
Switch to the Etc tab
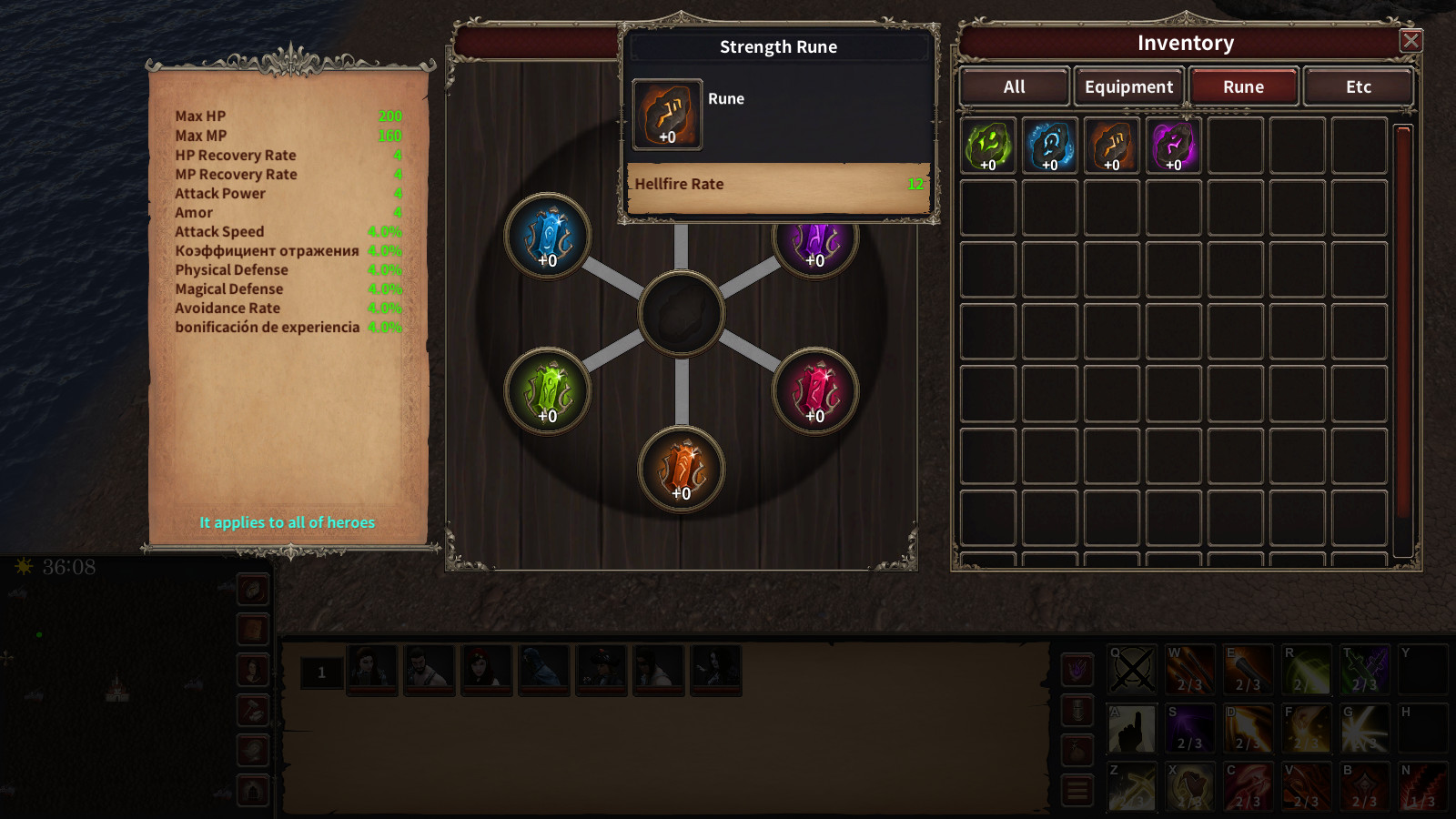click(1358, 86)
